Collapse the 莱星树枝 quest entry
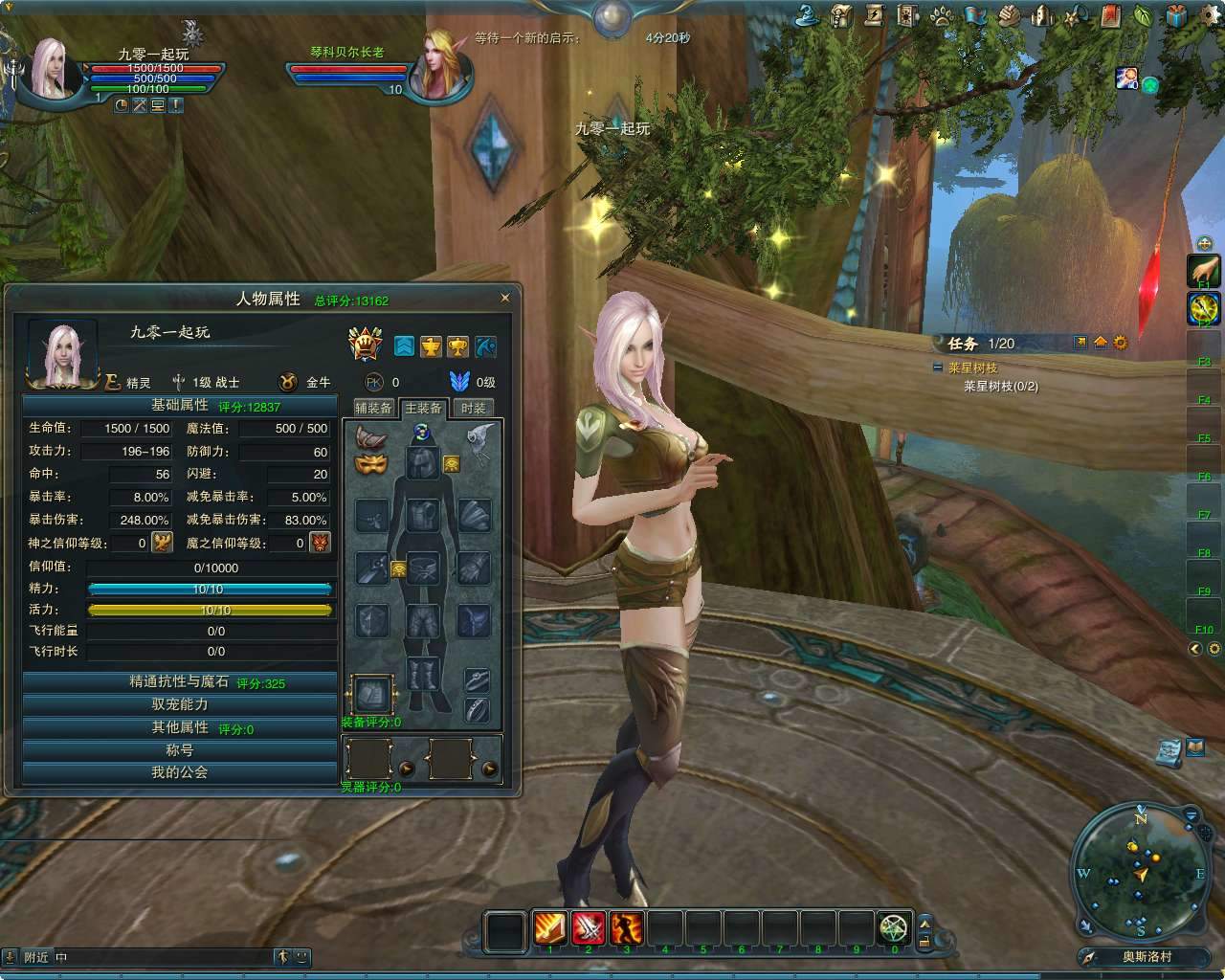 pyautogui.click(x=936, y=365)
